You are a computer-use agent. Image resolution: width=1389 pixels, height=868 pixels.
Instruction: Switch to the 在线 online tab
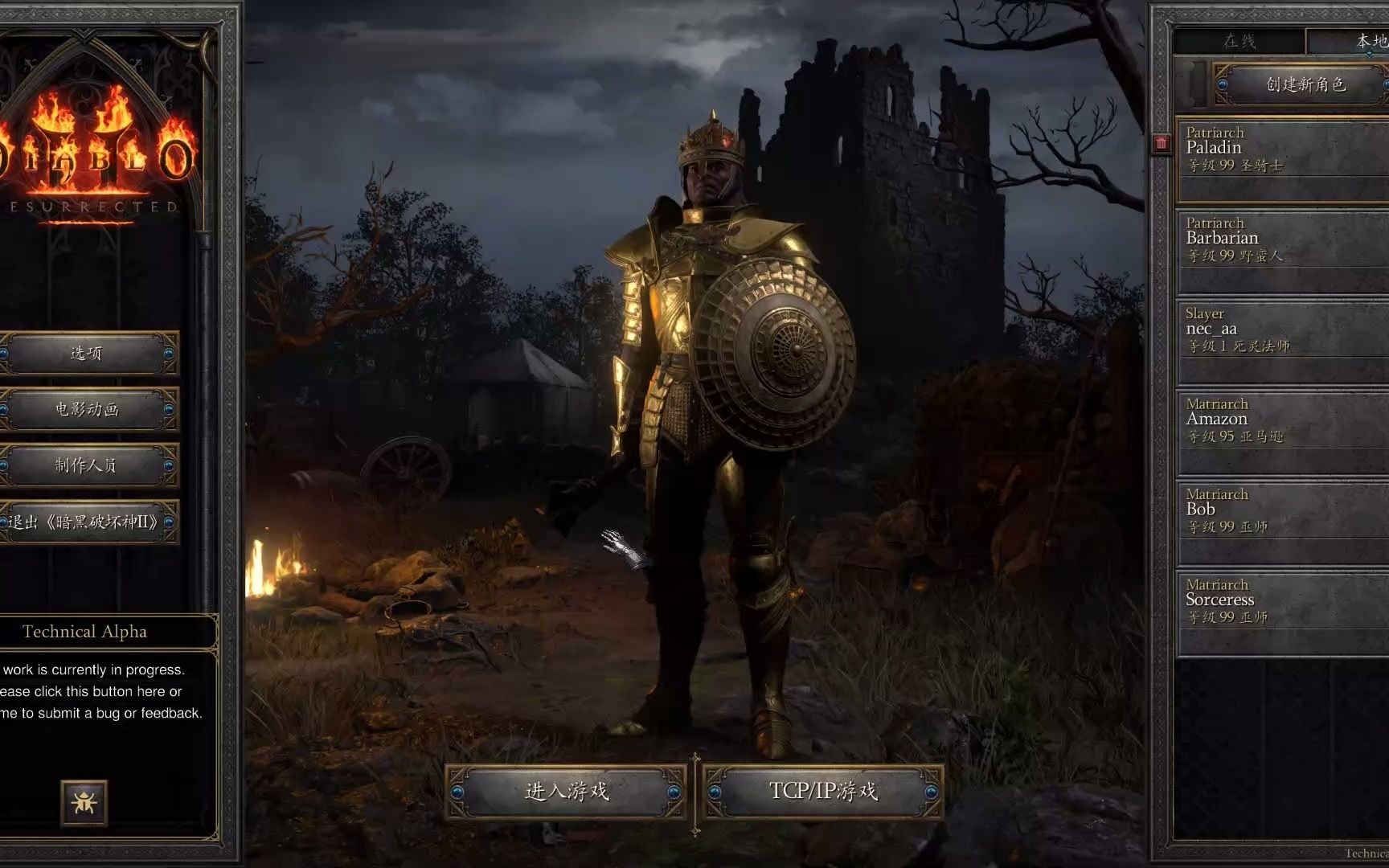[1239, 41]
